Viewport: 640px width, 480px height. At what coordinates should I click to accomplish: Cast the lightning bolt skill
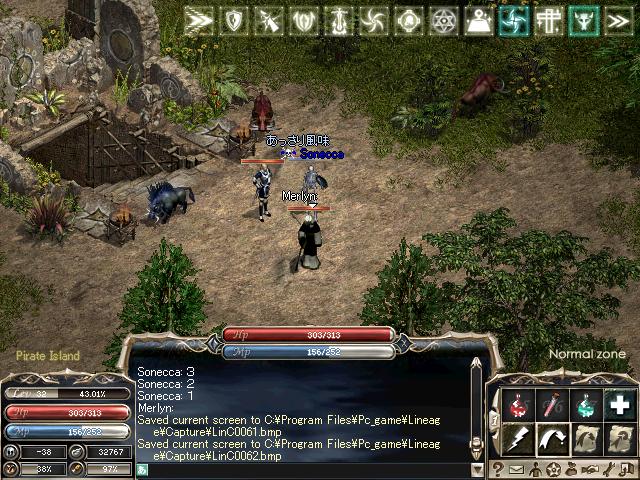coord(517,438)
